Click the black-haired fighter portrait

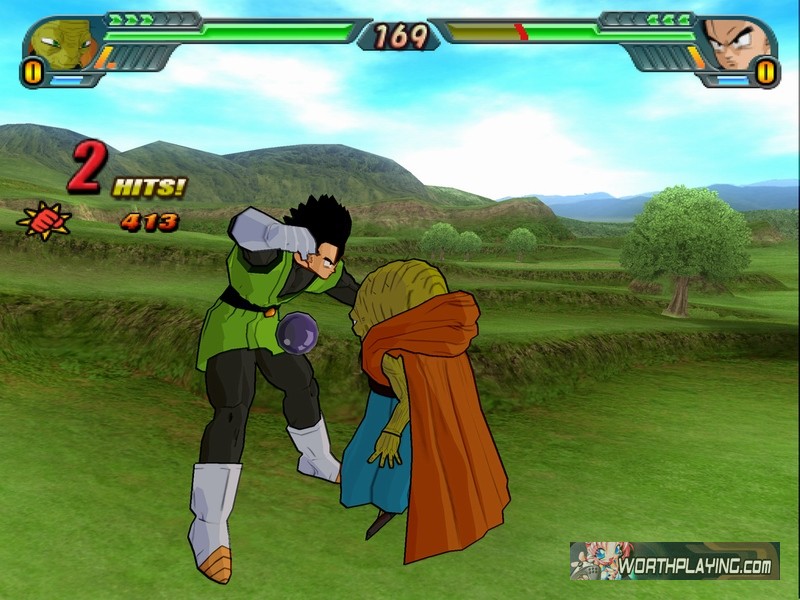pos(737,43)
